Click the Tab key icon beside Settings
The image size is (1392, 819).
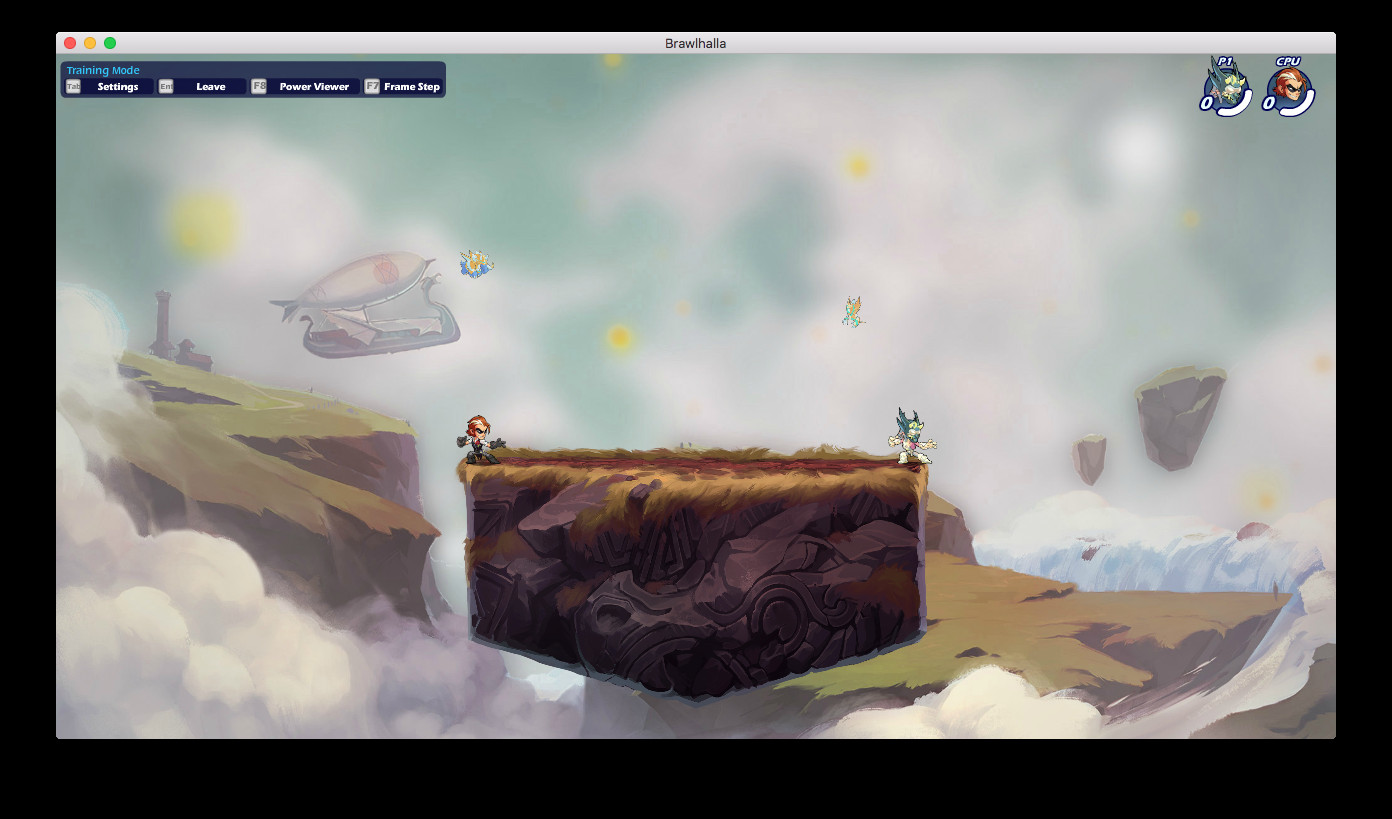pos(72,86)
